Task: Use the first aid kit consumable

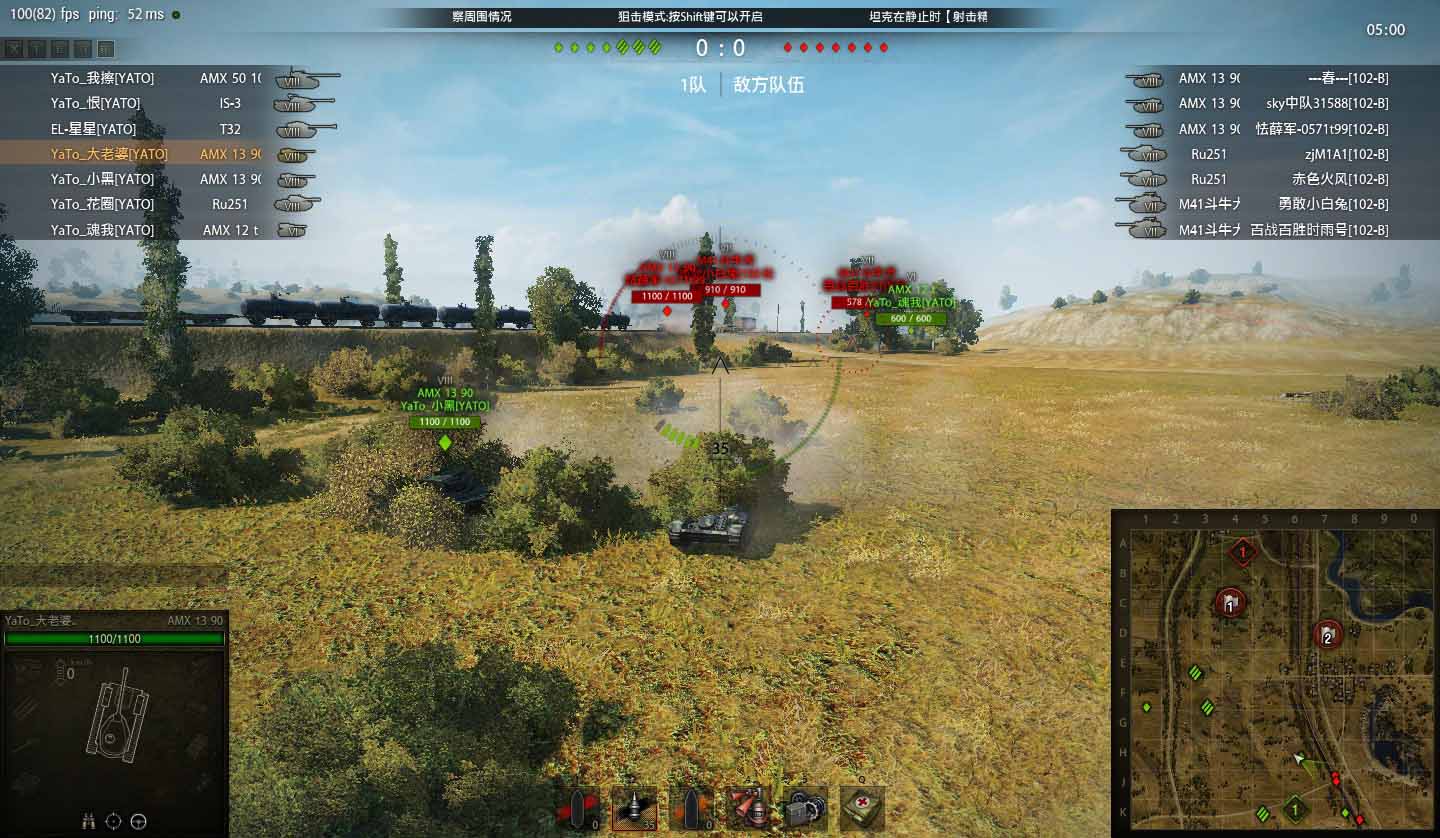Action: 861,808
